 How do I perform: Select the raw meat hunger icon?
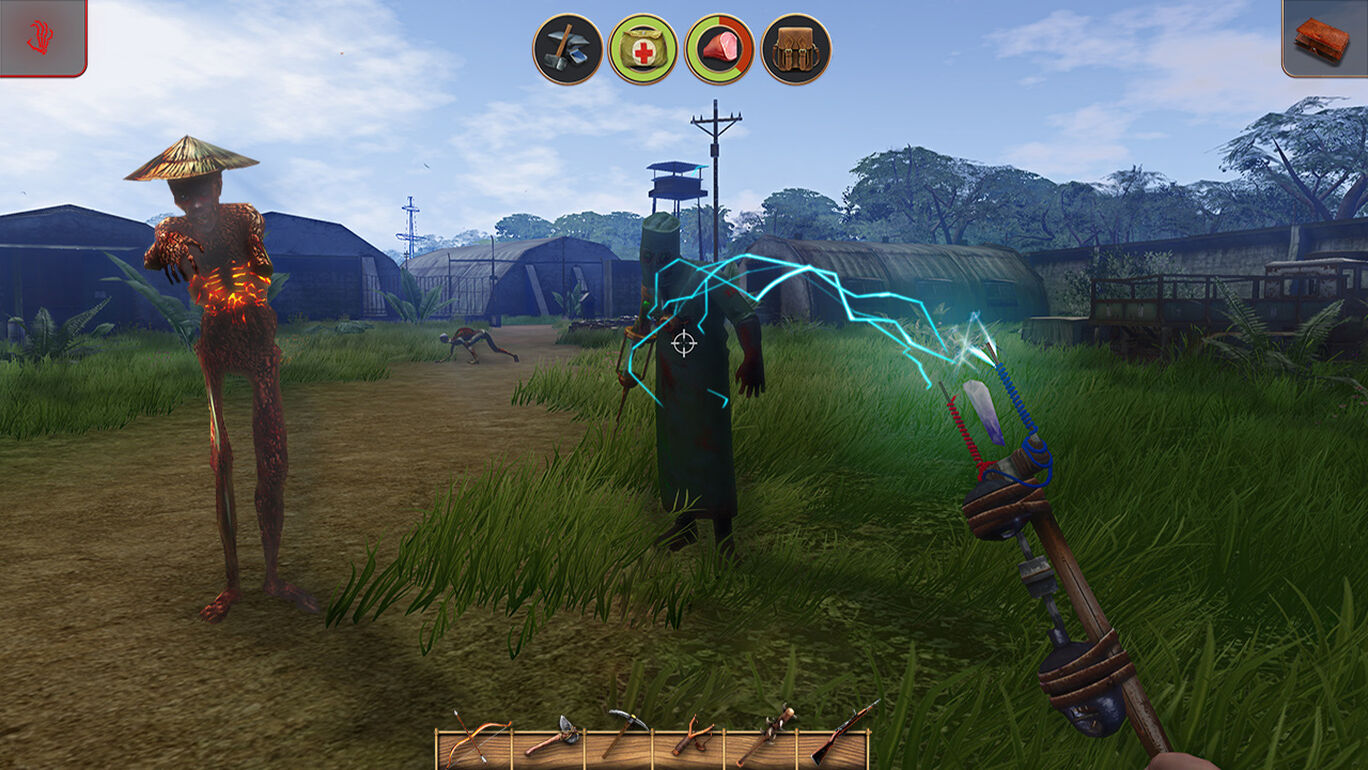(720, 49)
